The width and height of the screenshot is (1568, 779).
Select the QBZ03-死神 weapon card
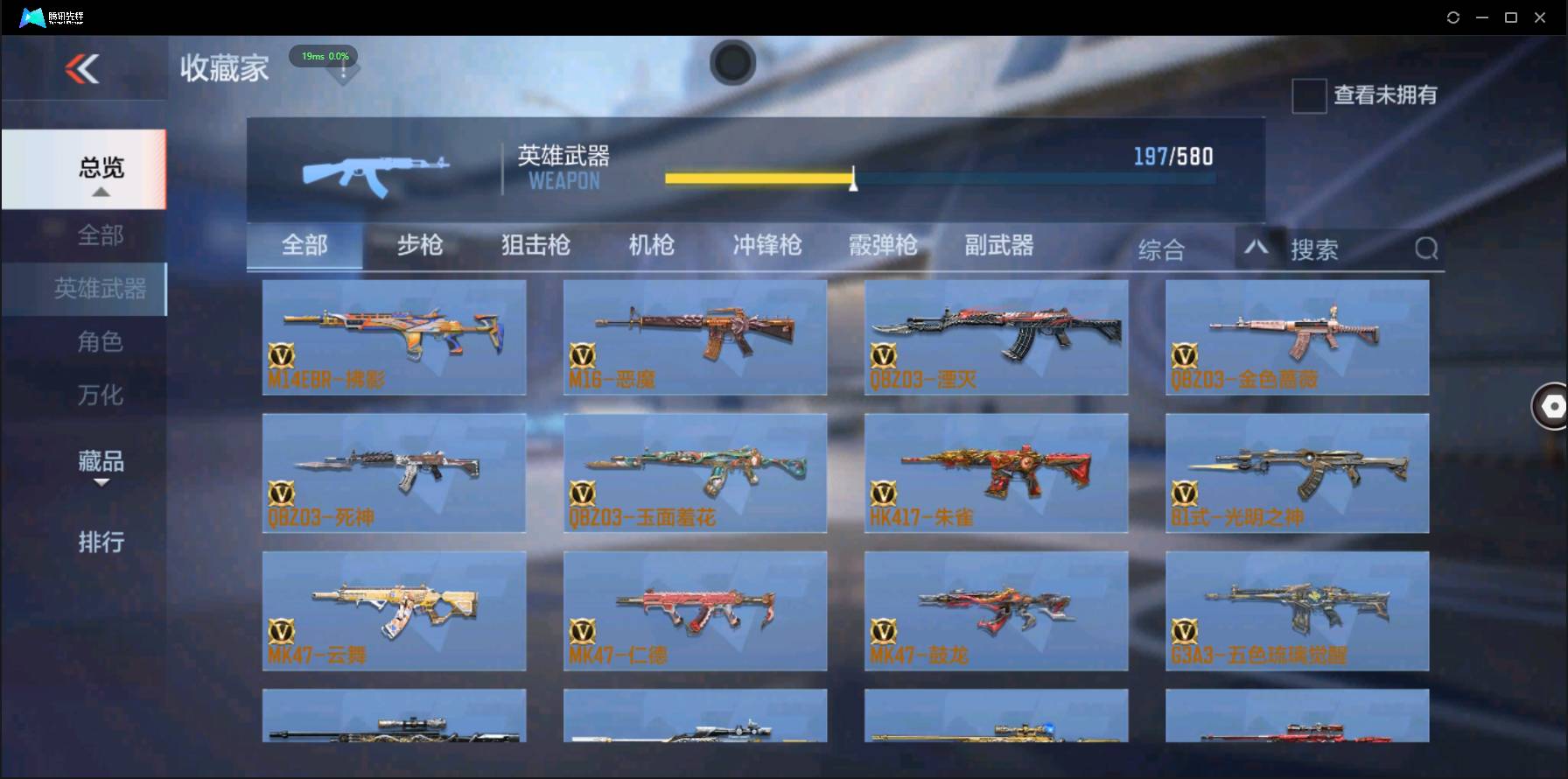pos(395,473)
